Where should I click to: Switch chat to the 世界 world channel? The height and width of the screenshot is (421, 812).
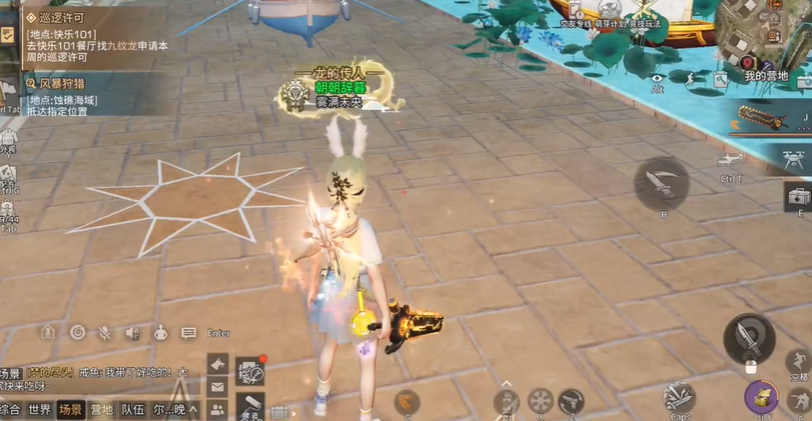pyautogui.click(x=40, y=409)
